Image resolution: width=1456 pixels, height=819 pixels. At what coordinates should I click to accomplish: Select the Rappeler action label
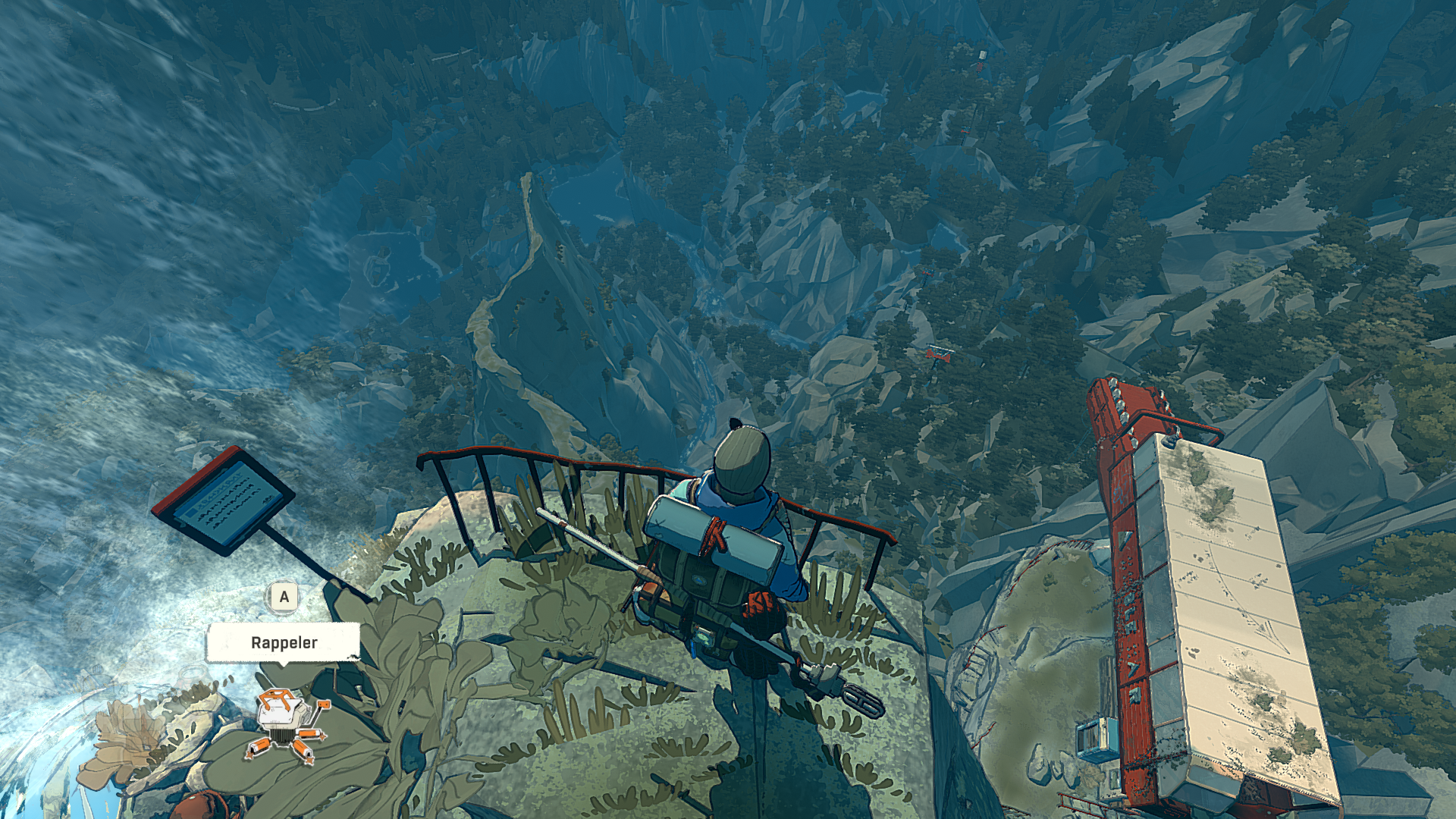tap(284, 642)
